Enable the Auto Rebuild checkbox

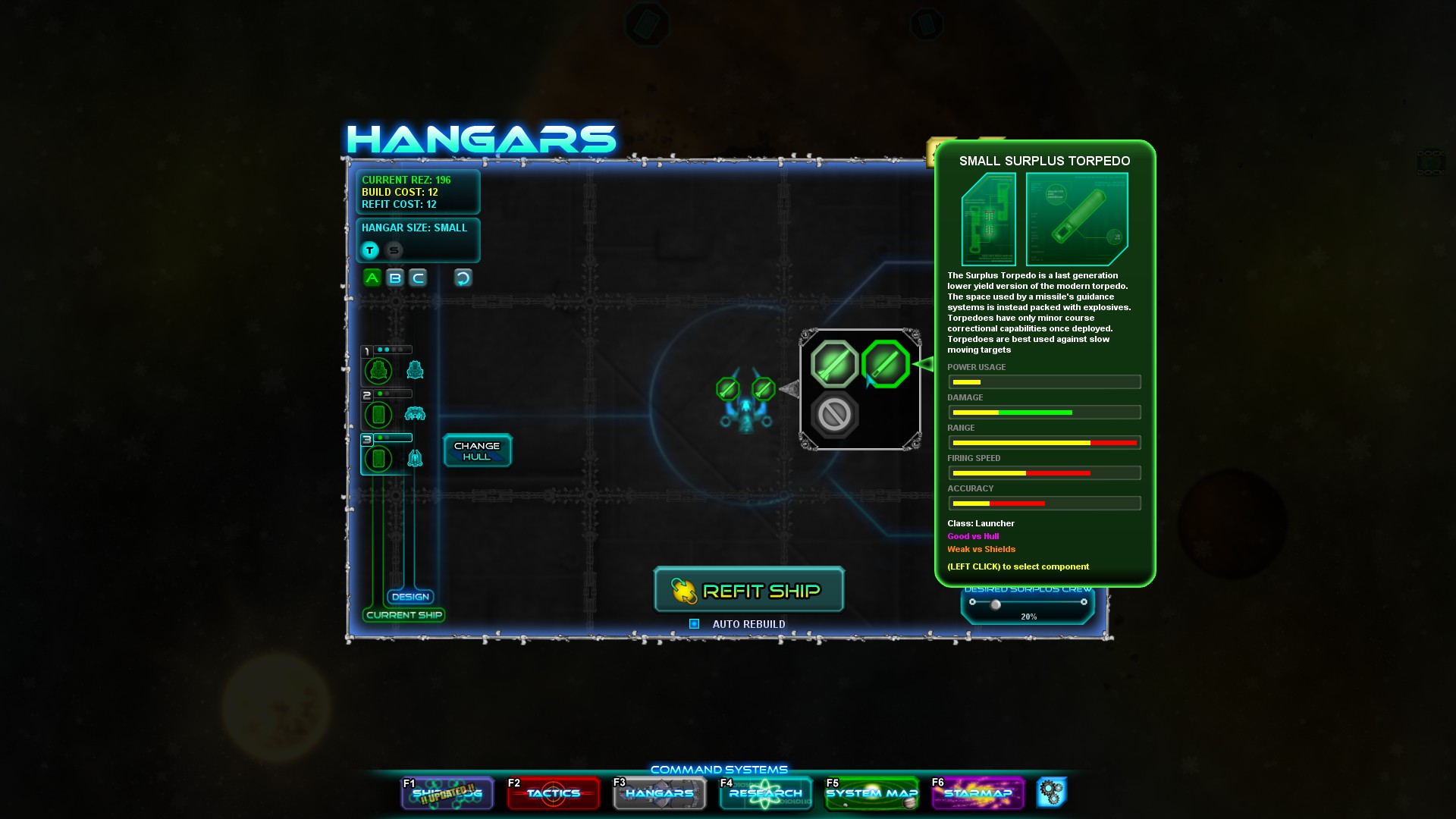pos(692,623)
